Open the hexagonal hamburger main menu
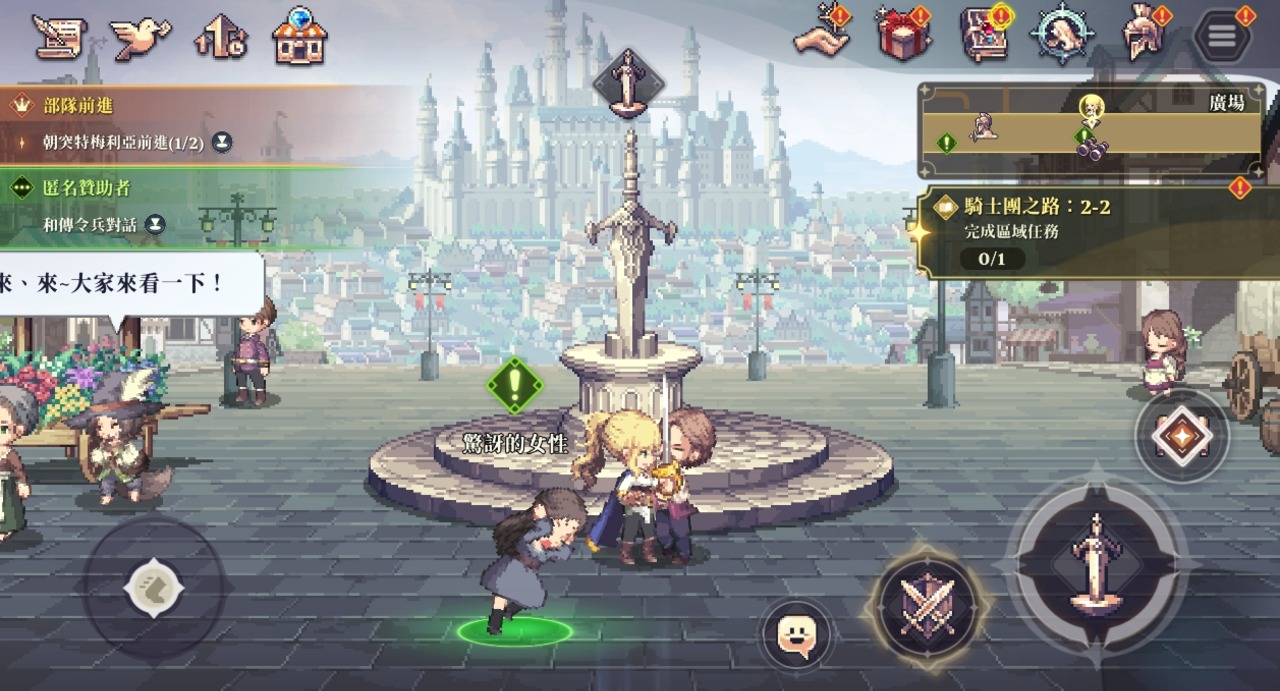This screenshot has width=1280, height=691. pos(1223,37)
